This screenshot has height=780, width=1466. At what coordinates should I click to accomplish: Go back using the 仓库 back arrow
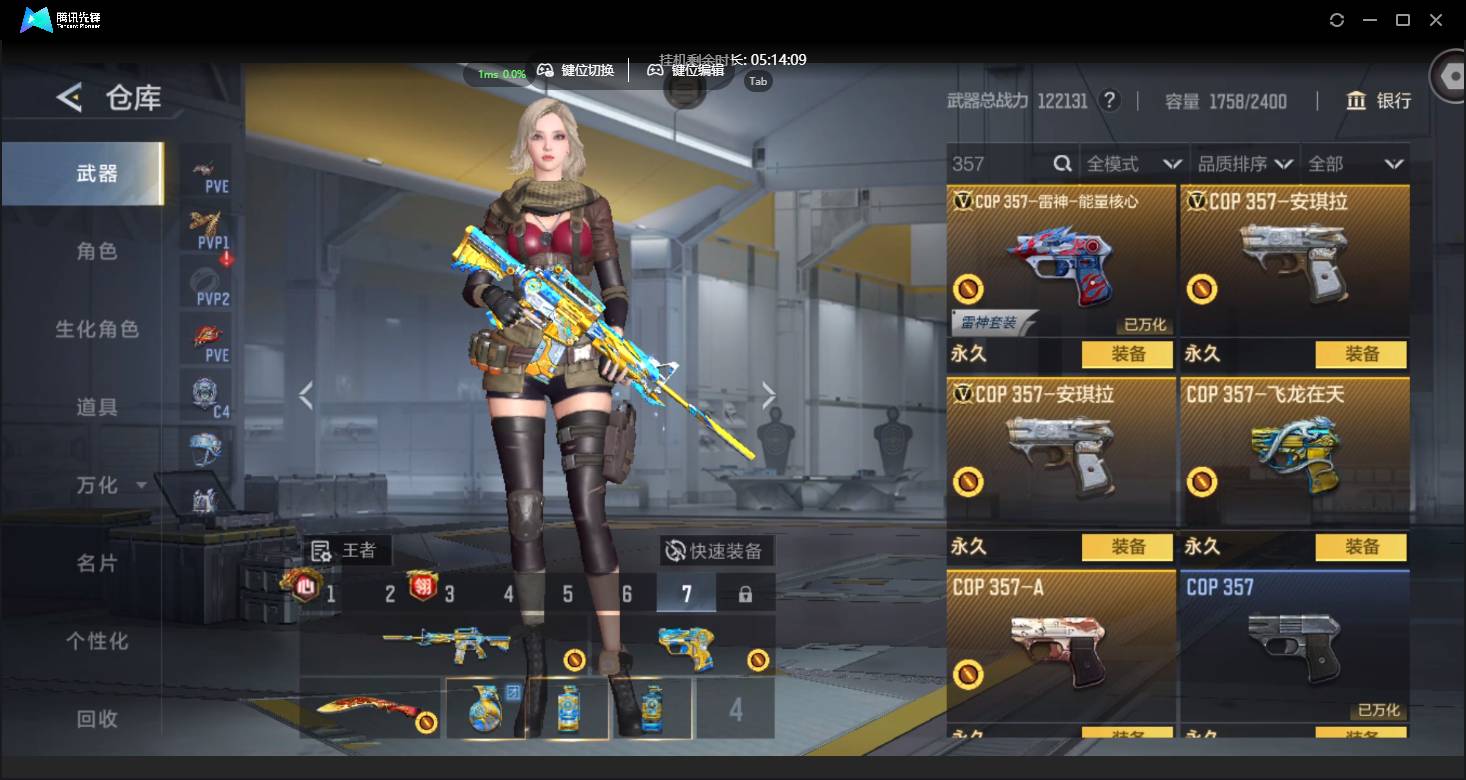[x=69, y=97]
